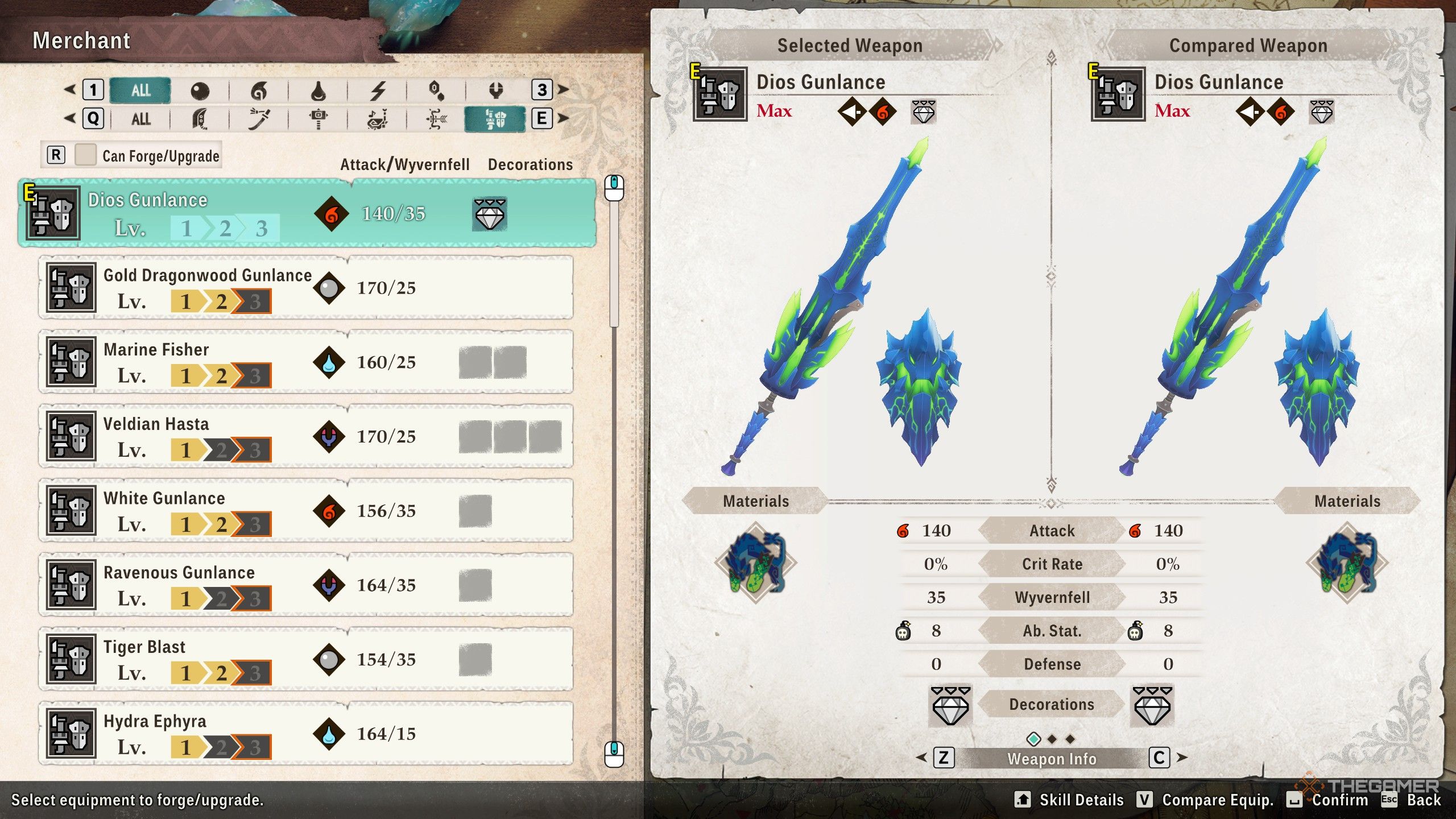
Task: Click the right arrow beside Weapon Info
Action: [x=1182, y=758]
